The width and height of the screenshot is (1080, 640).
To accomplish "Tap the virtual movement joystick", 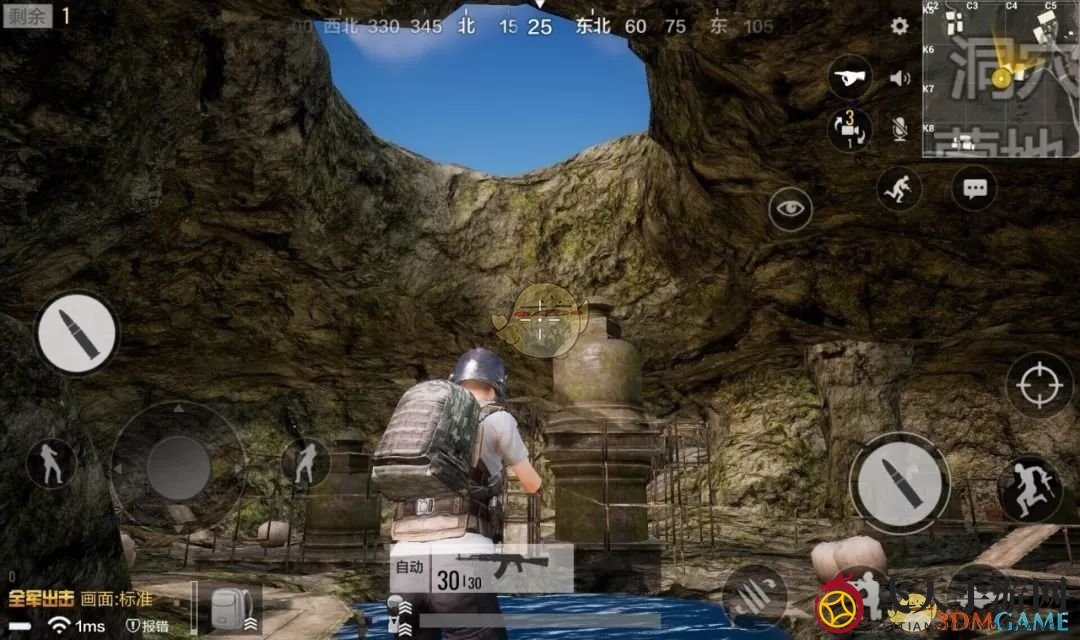I will click(178, 467).
